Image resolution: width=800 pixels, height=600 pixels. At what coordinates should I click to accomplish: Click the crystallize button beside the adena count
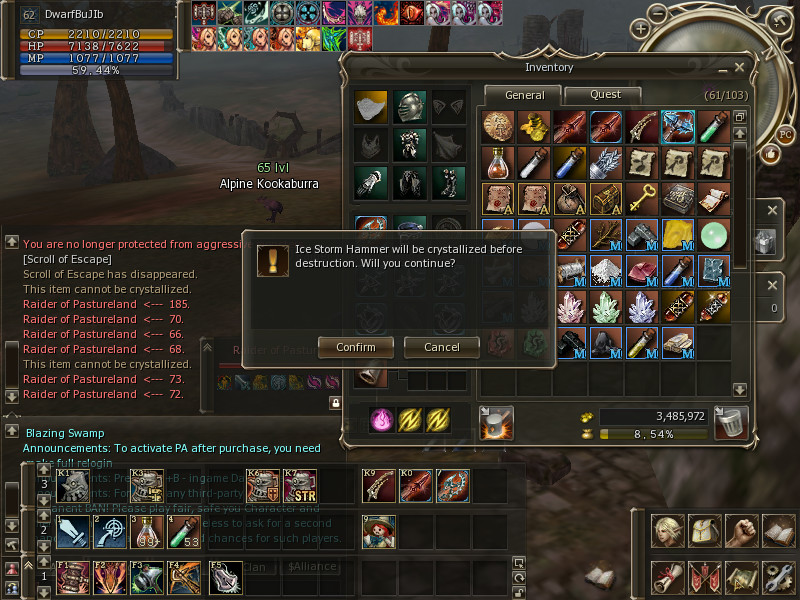pos(496,422)
